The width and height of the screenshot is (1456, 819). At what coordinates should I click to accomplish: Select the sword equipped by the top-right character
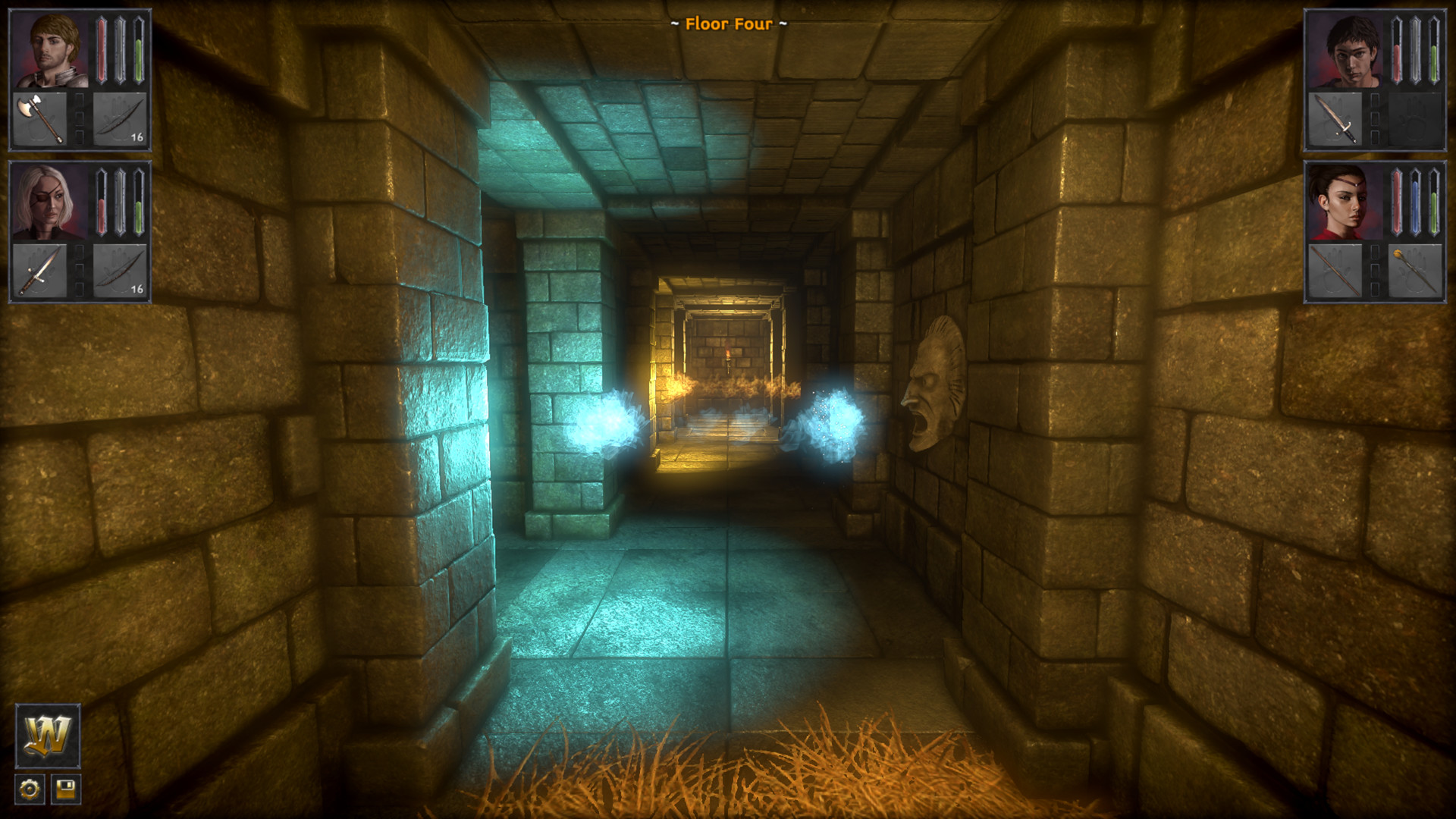(x=1336, y=120)
